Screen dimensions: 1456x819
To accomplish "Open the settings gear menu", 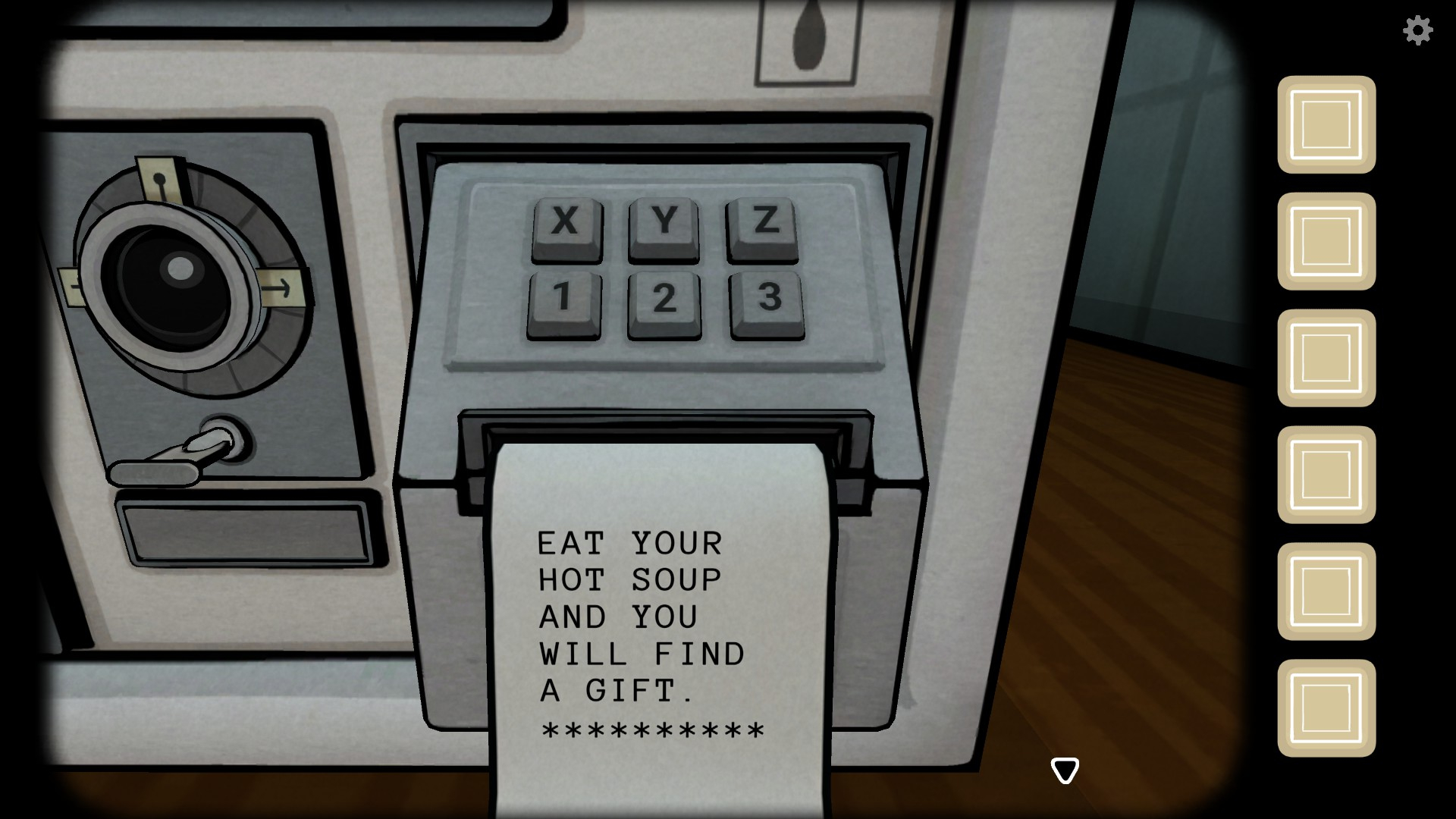I will point(1417,30).
